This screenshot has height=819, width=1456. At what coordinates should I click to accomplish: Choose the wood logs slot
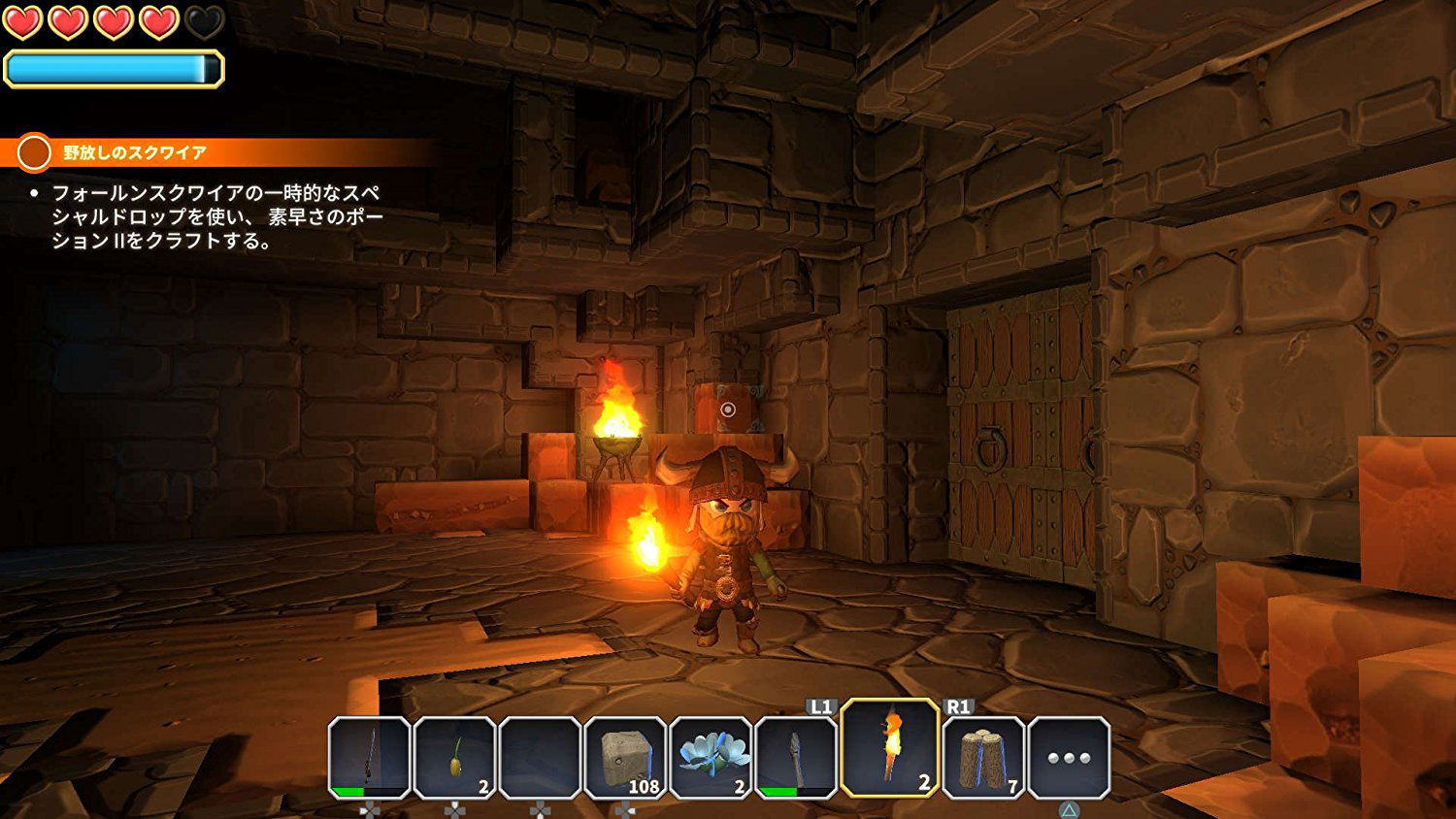point(983,757)
